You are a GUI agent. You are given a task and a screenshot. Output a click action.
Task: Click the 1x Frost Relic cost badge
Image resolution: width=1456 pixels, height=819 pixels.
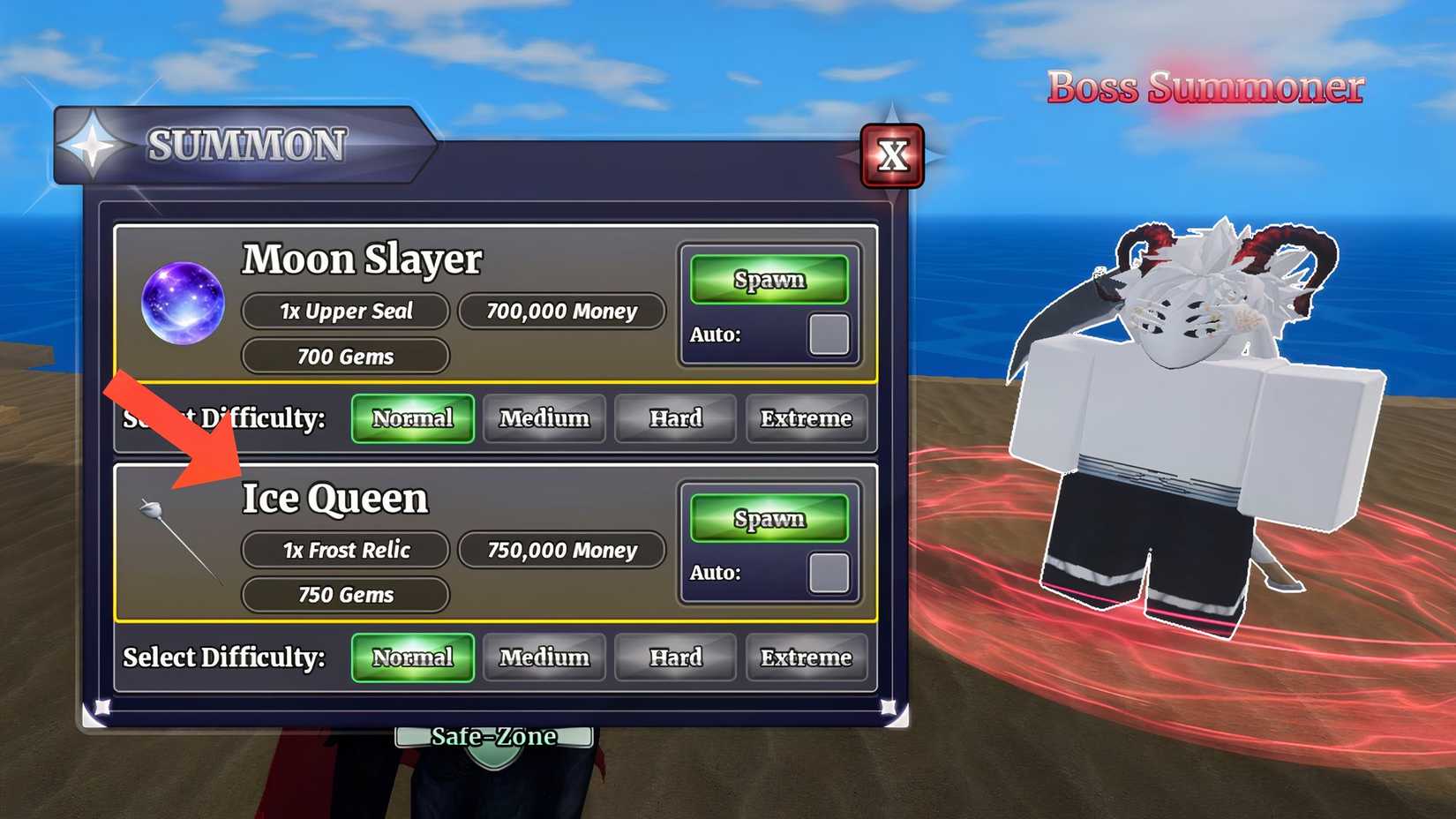[345, 550]
